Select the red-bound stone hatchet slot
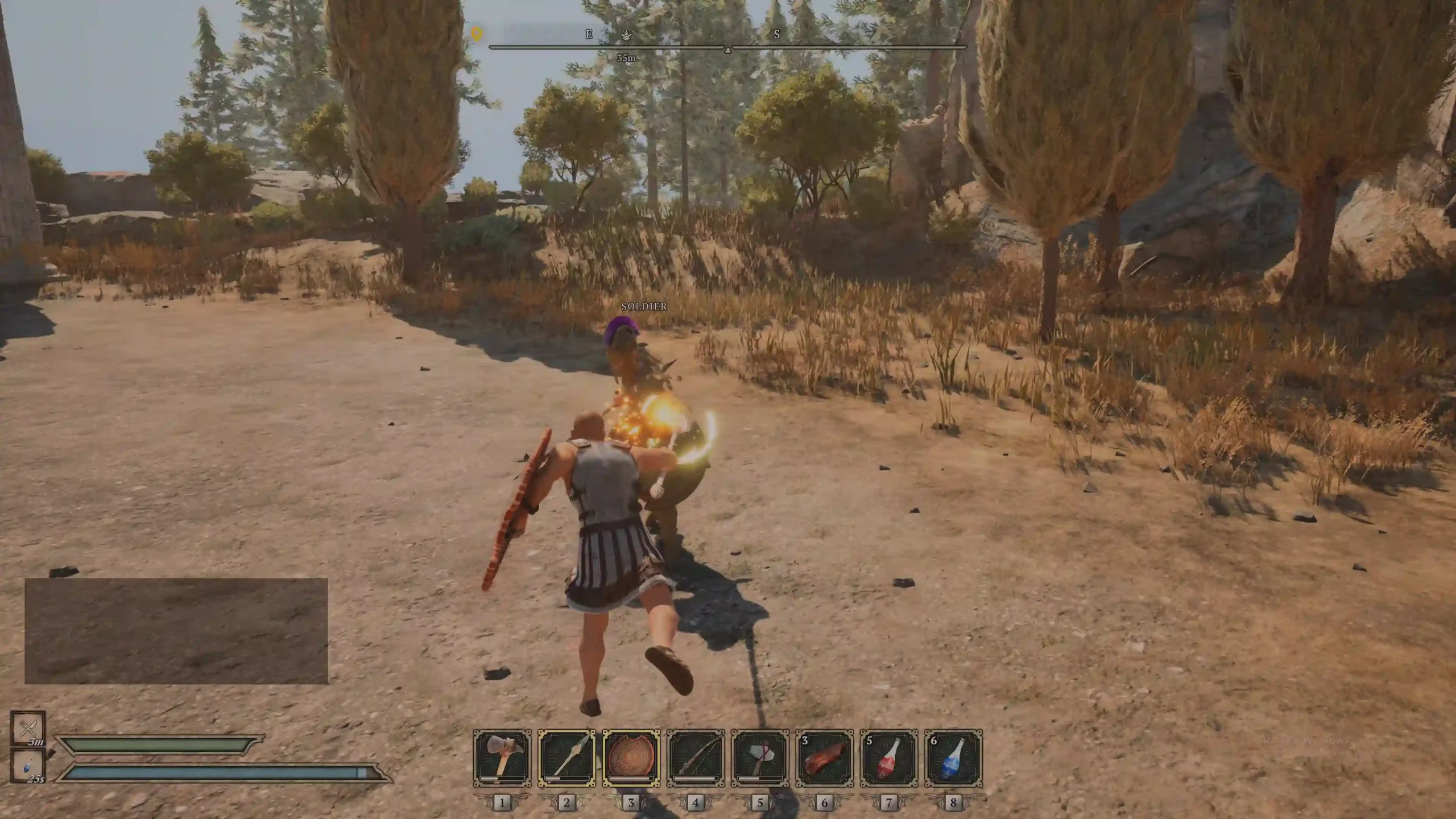 (760, 758)
